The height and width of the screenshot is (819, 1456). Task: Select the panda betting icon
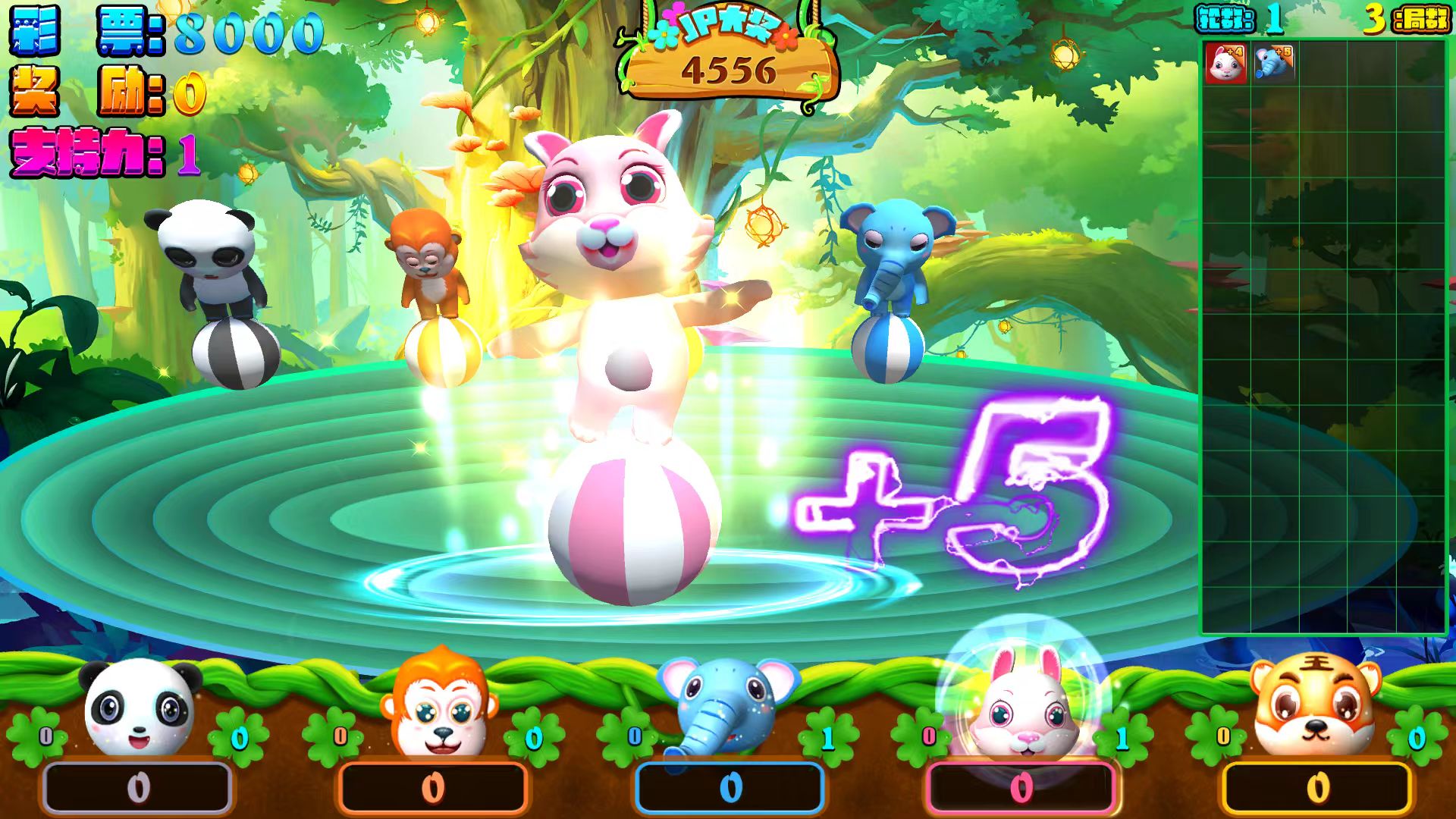[x=139, y=708]
